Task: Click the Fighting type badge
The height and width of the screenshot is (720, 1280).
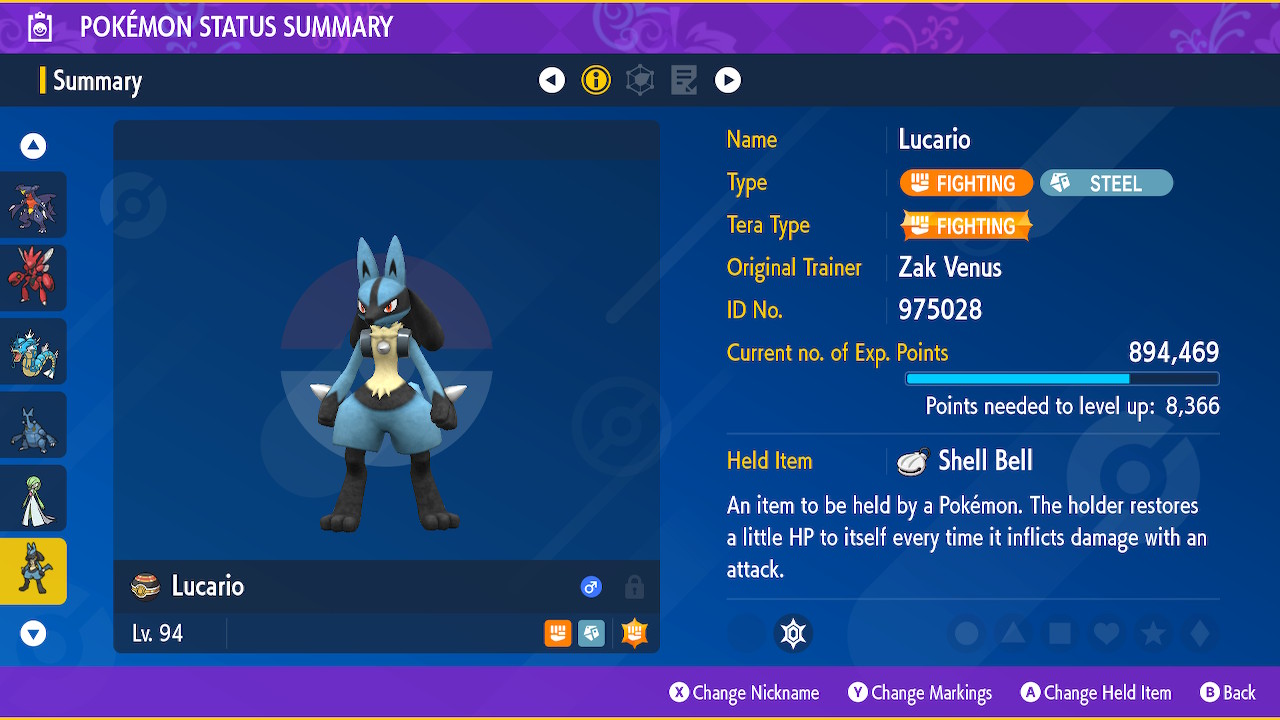Action: (x=965, y=183)
